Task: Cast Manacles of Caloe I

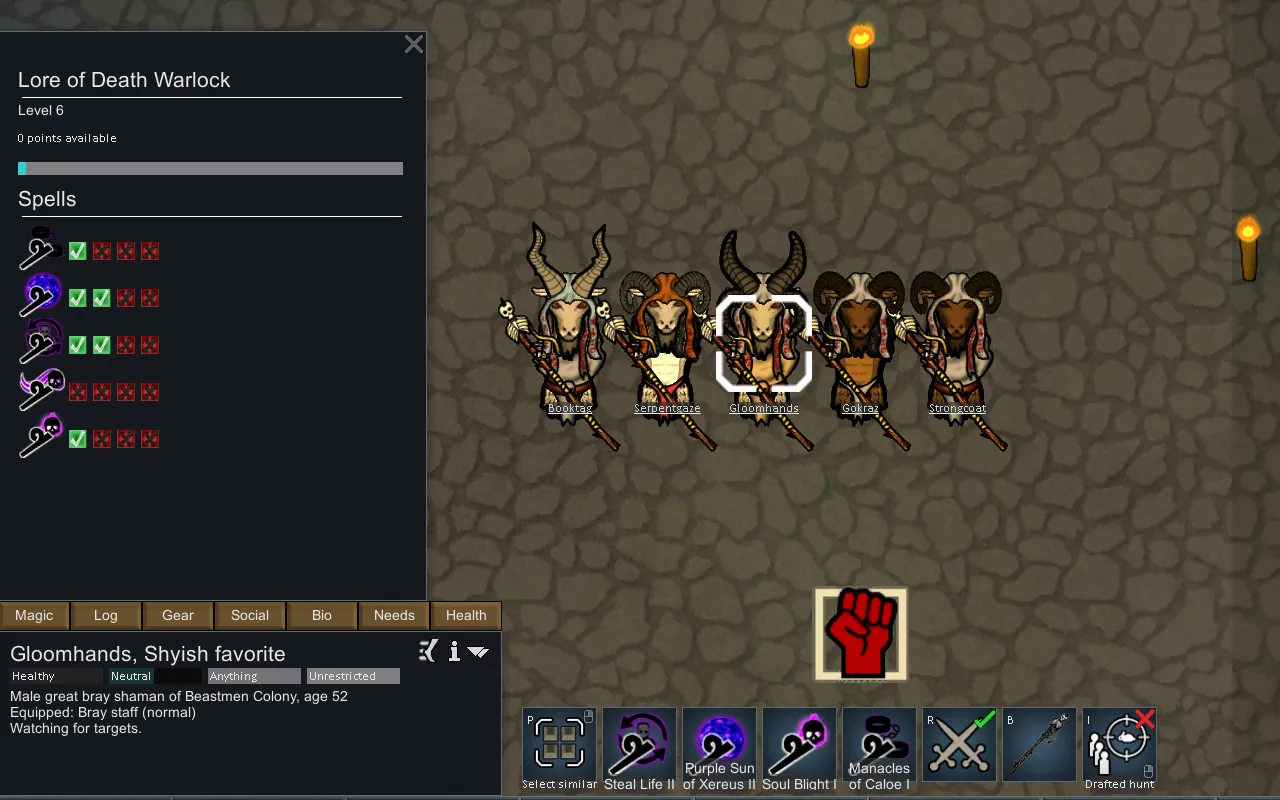Action: (x=880, y=745)
